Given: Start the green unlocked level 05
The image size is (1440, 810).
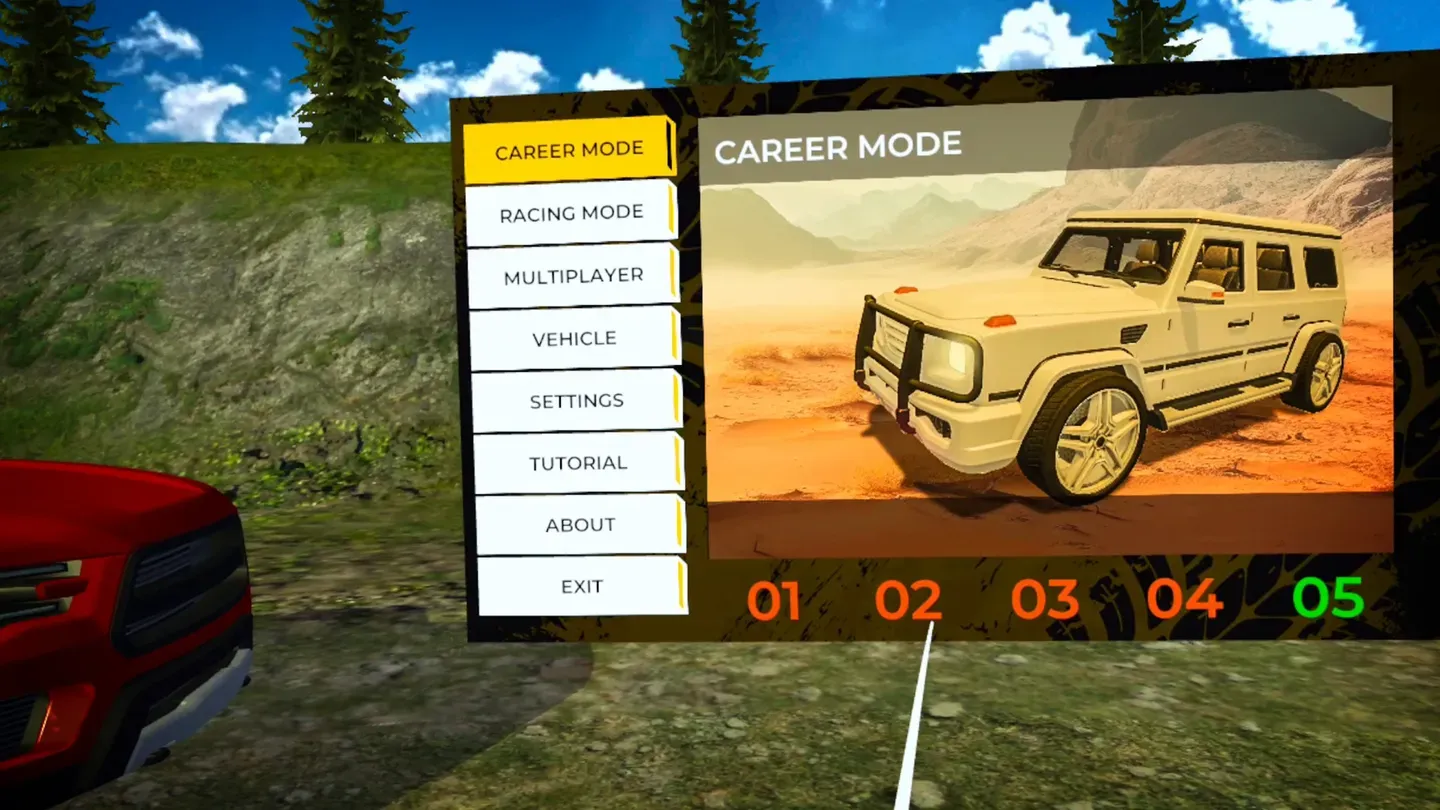Looking at the screenshot, I should point(1327,596).
